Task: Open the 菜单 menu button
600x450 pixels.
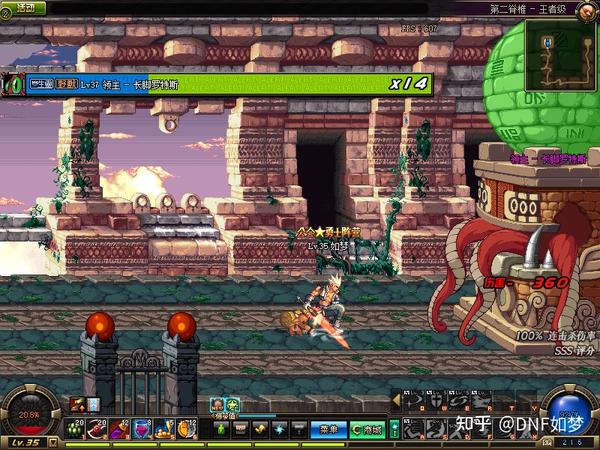Action: click(x=327, y=429)
